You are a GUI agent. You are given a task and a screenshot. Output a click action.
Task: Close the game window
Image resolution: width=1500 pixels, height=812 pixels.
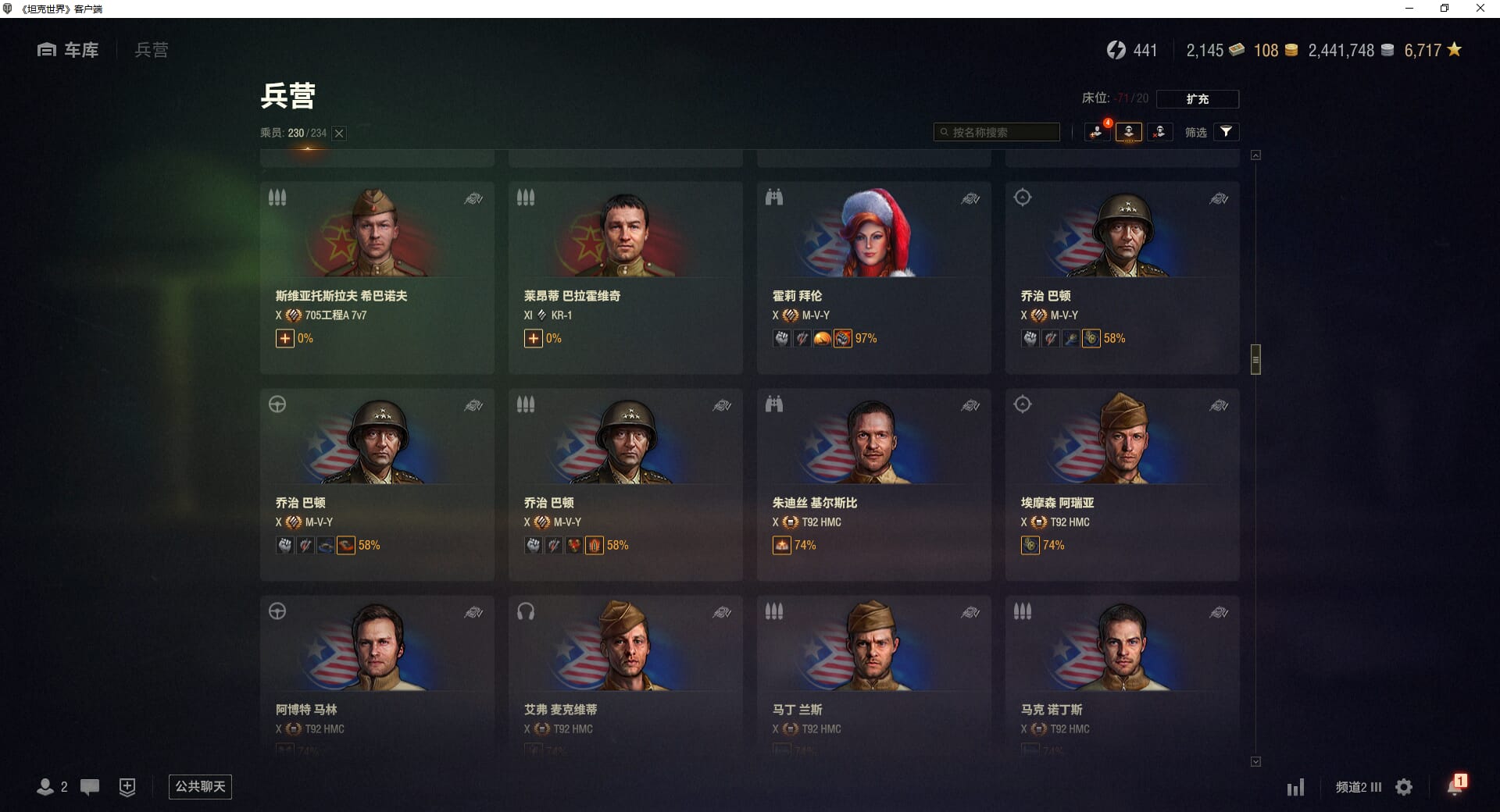[1480, 9]
